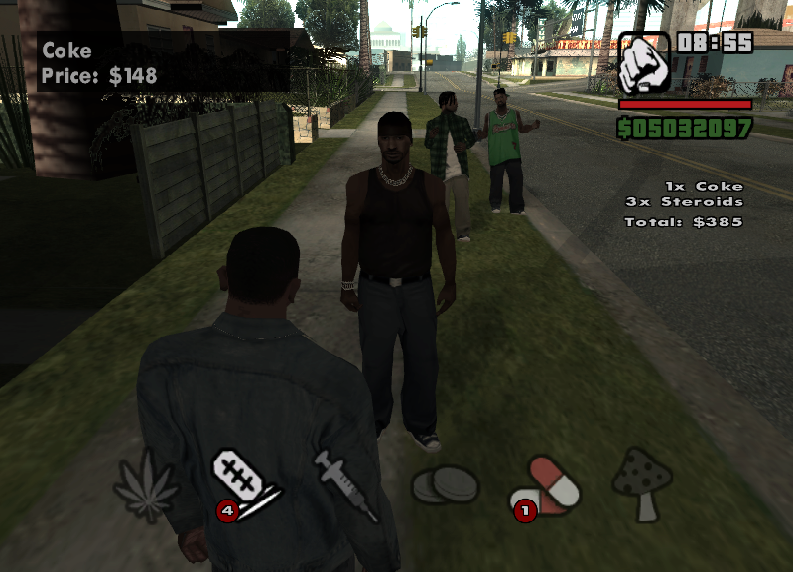The height and width of the screenshot is (572, 793).
Task: Pick the two round tablets icon
Action: [445, 486]
